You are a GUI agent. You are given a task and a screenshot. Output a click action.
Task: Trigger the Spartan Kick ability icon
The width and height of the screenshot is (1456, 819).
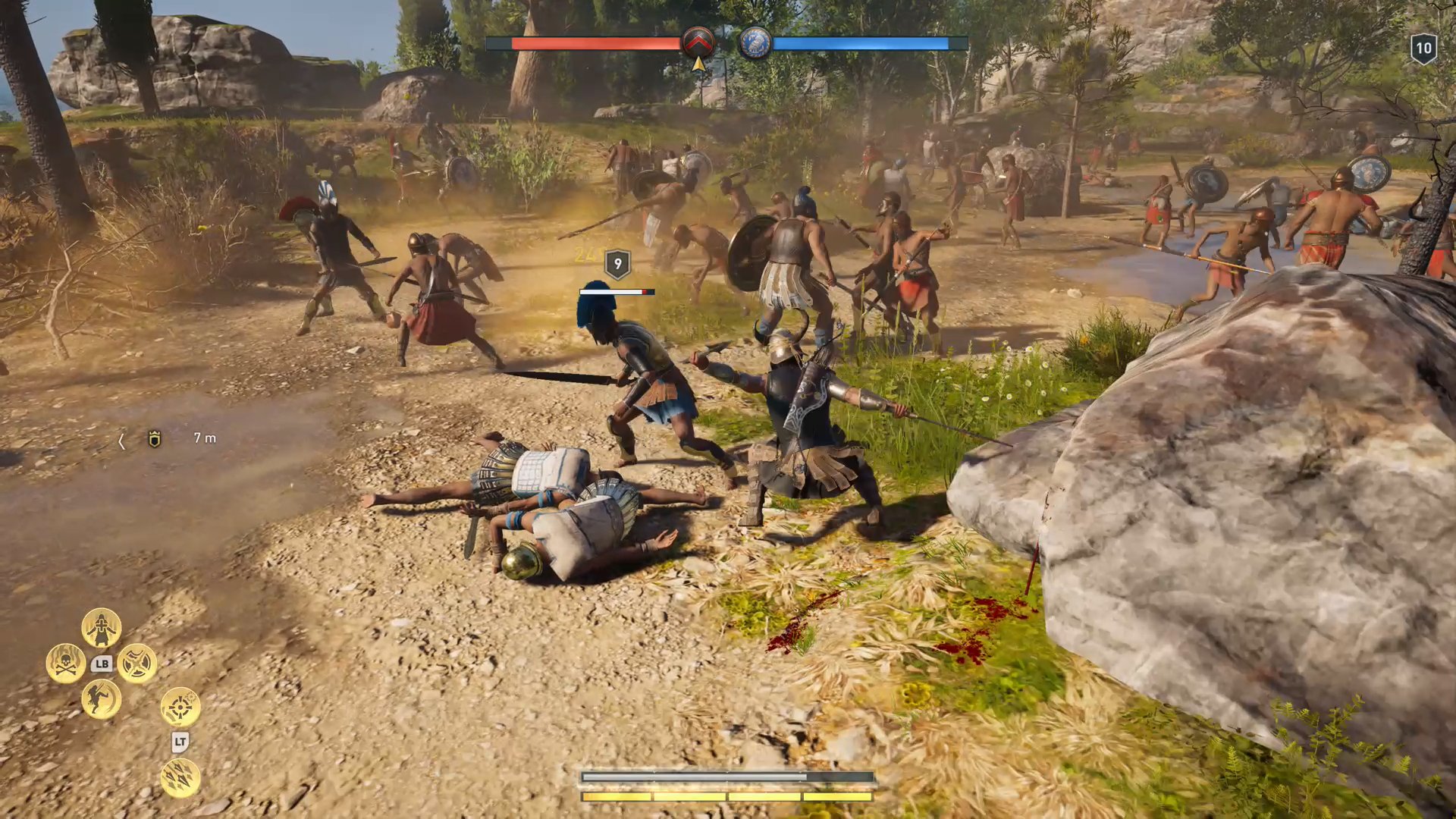point(101,700)
